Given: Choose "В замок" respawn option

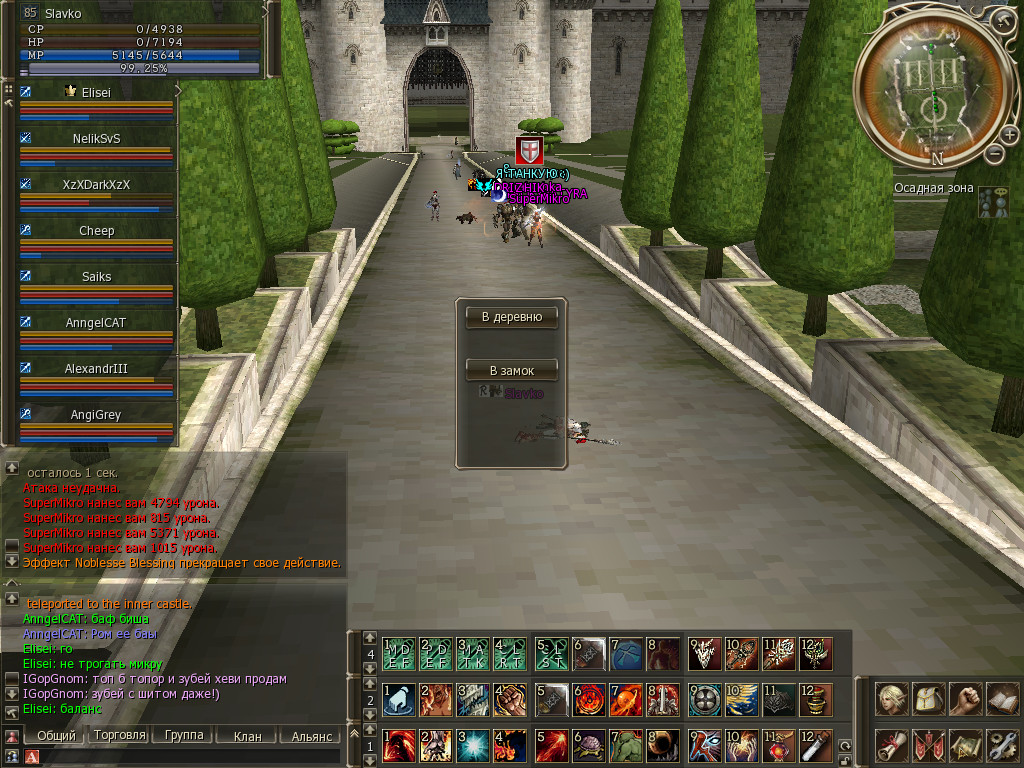Looking at the screenshot, I should point(511,370).
